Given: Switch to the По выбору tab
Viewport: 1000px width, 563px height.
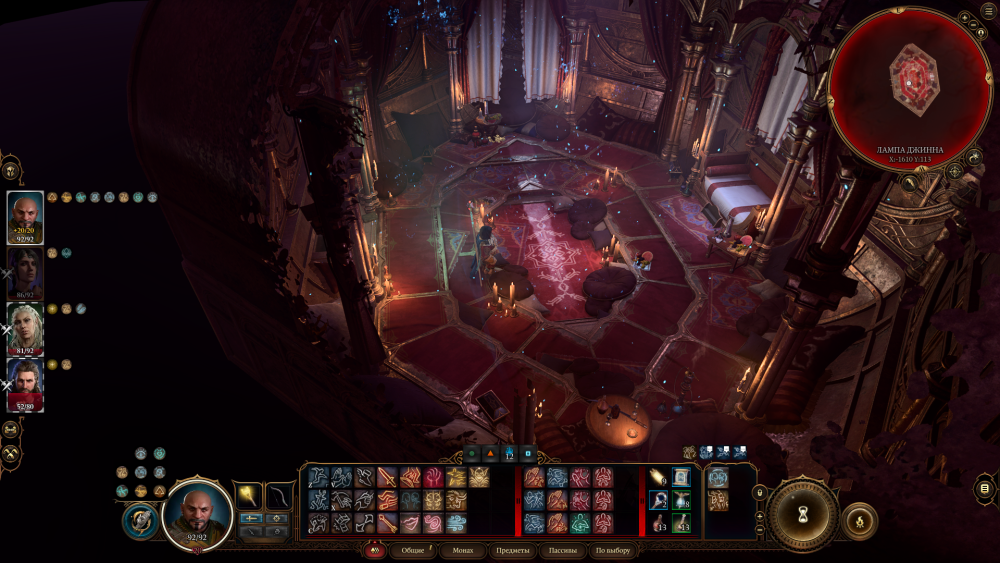Looking at the screenshot, I should point(613,550).
